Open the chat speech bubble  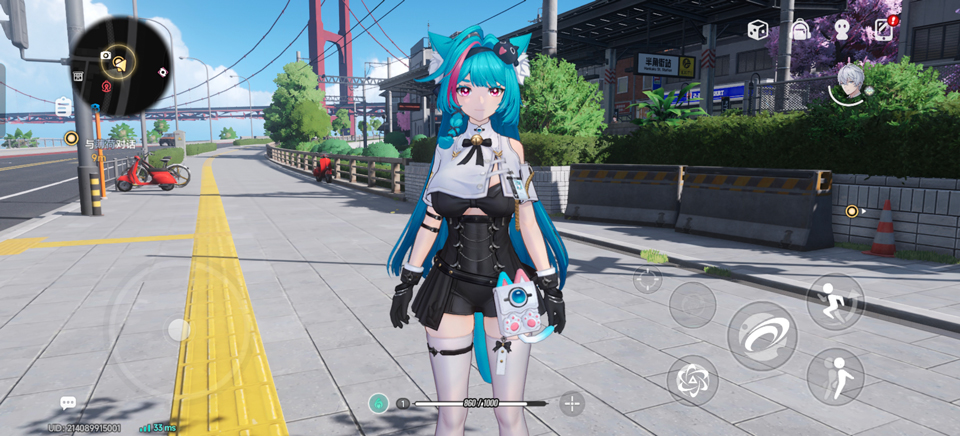coord(68,403)
